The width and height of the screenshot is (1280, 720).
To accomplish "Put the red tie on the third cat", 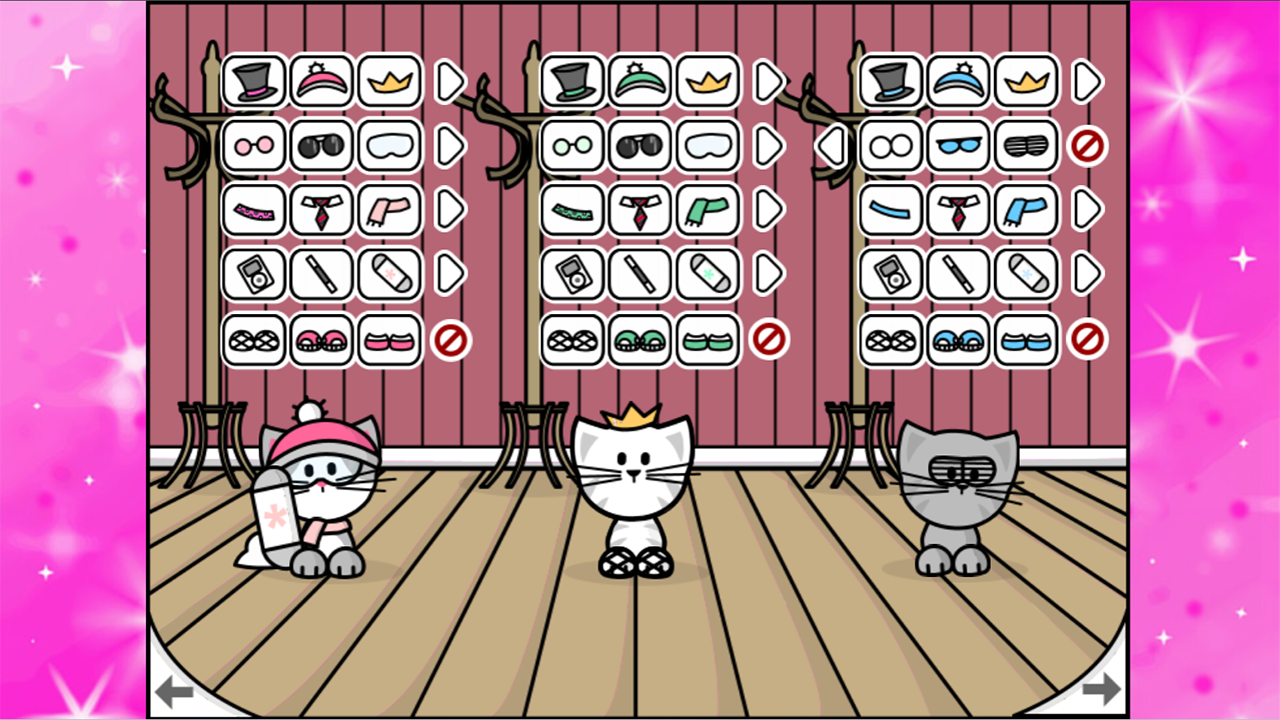I will (x=957, y=210).
